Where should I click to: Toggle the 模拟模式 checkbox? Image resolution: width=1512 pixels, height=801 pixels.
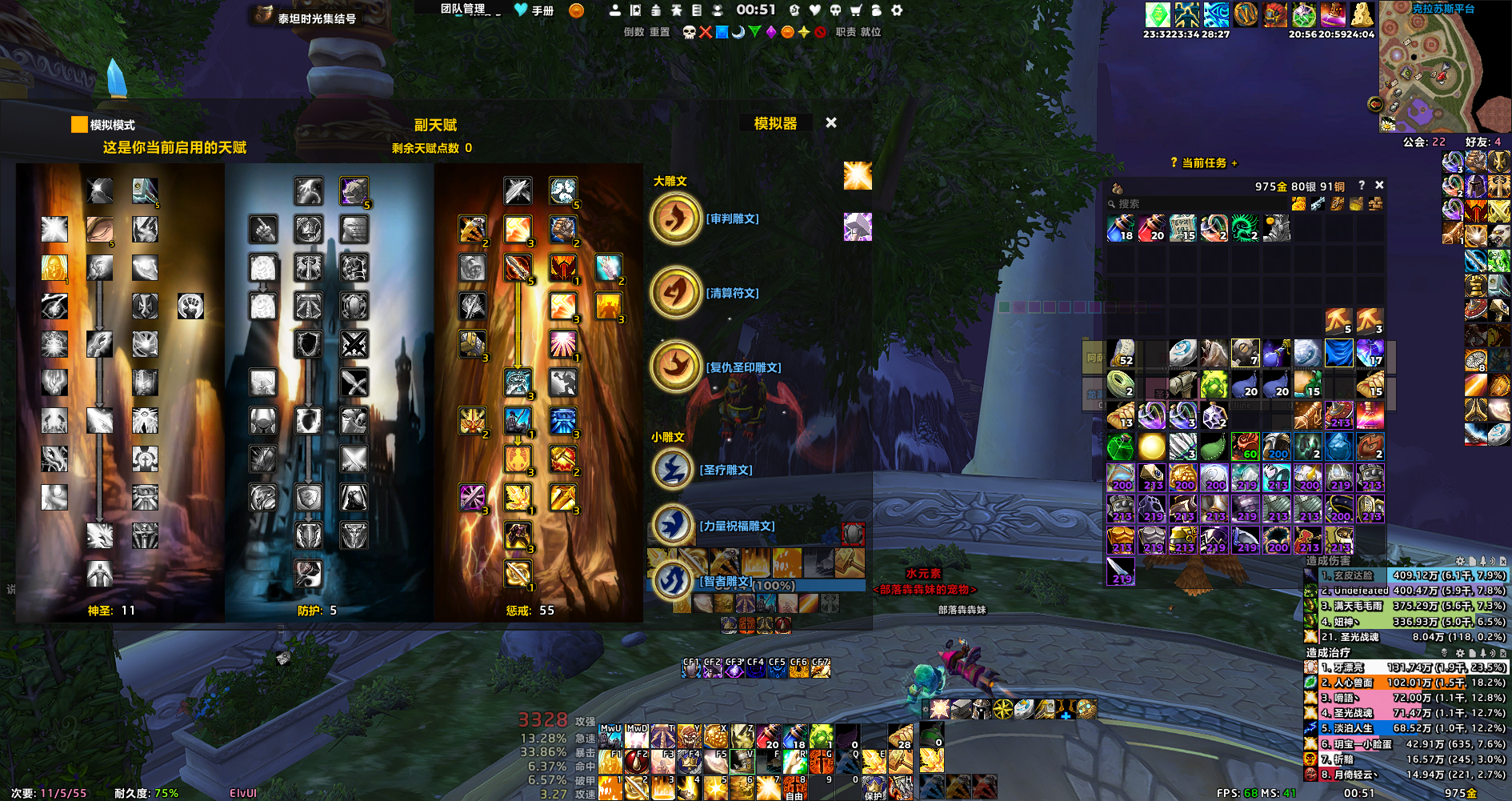[x=79, y=125]
